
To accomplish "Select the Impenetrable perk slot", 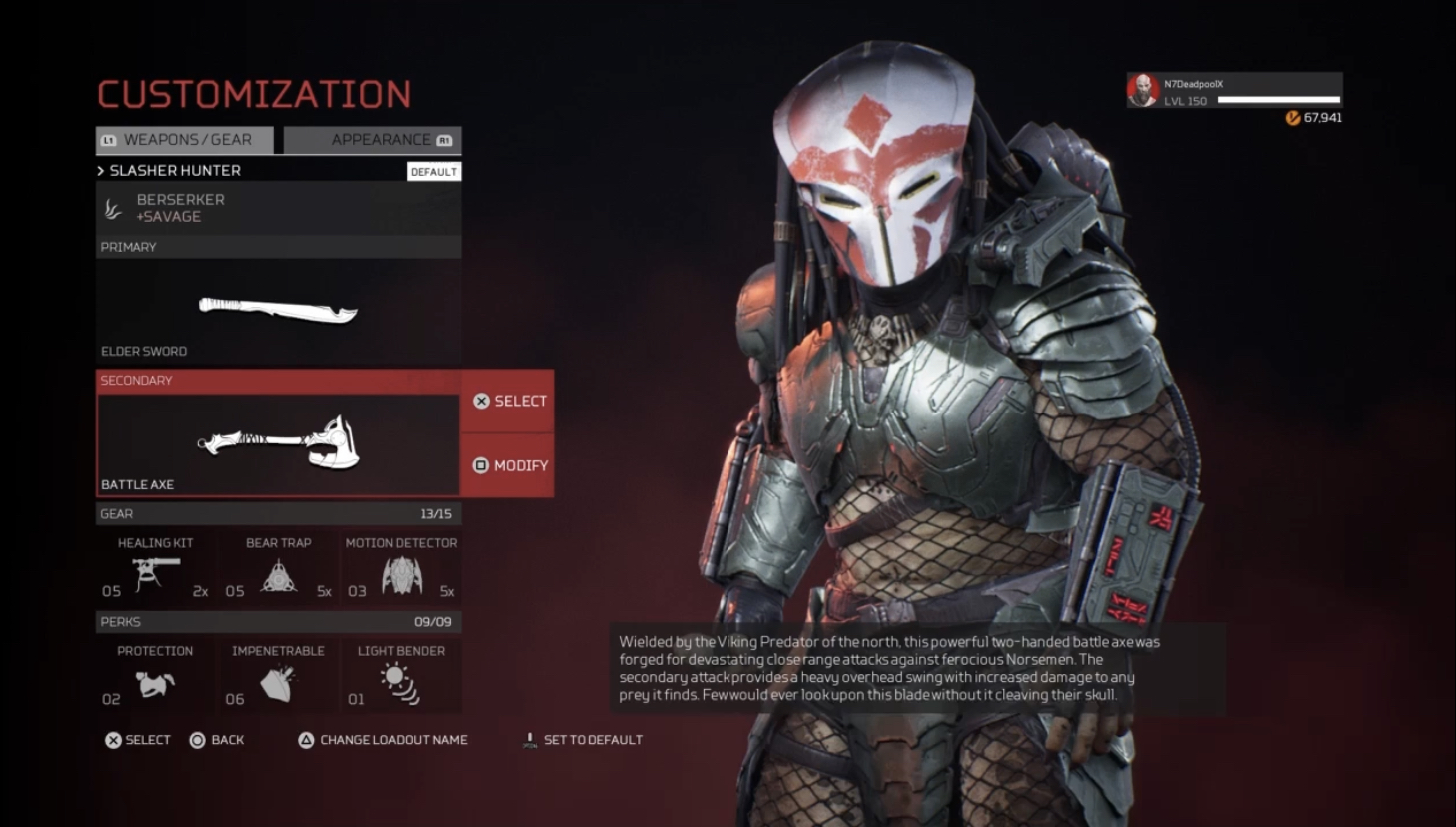I will click(x=278, y=678).
